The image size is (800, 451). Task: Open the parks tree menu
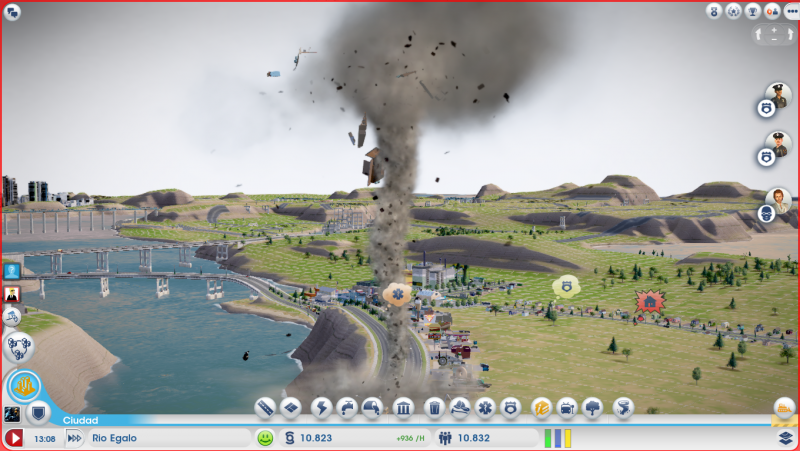click(x=594, y=408)
